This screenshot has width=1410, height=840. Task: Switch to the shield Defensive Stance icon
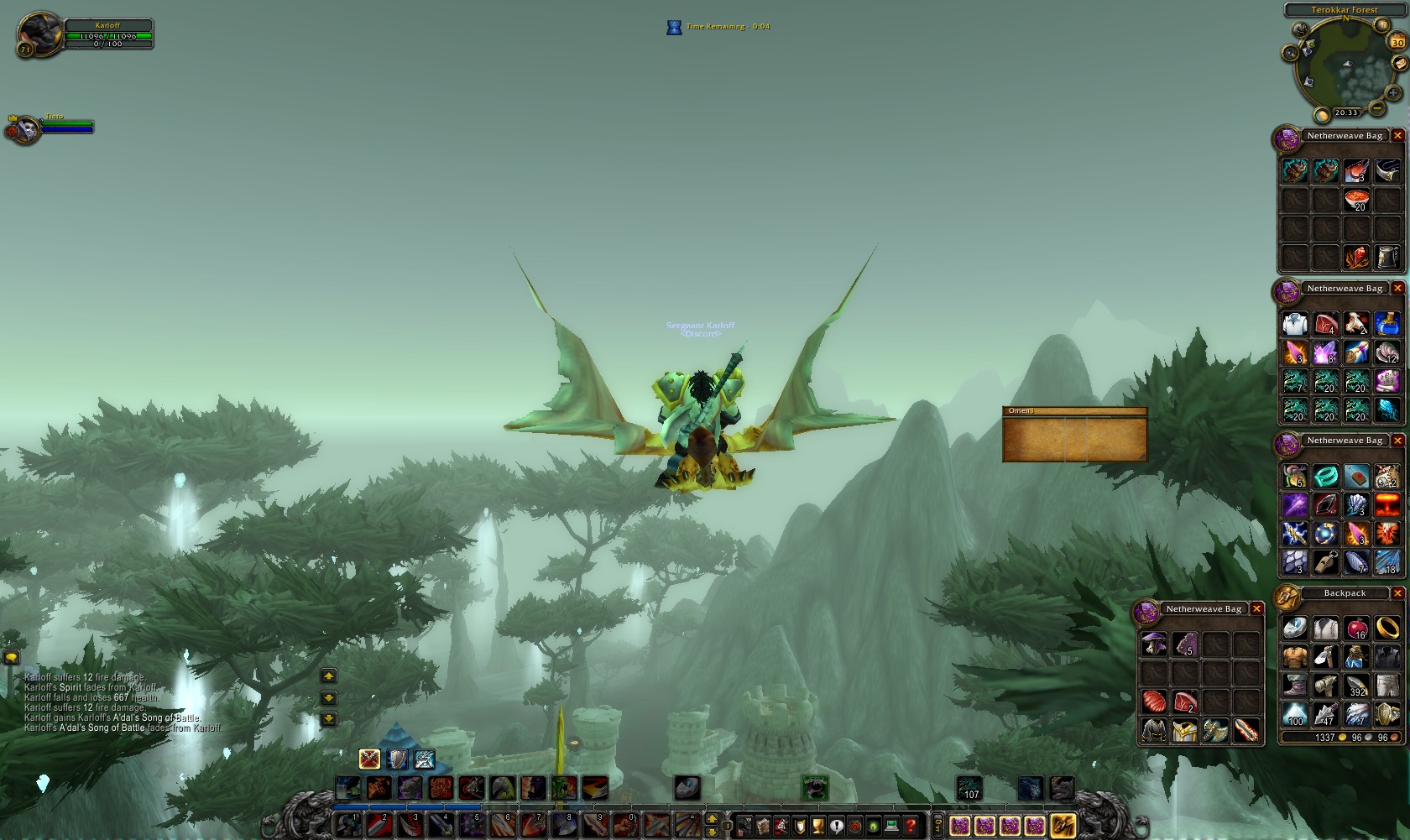[397, 759]
